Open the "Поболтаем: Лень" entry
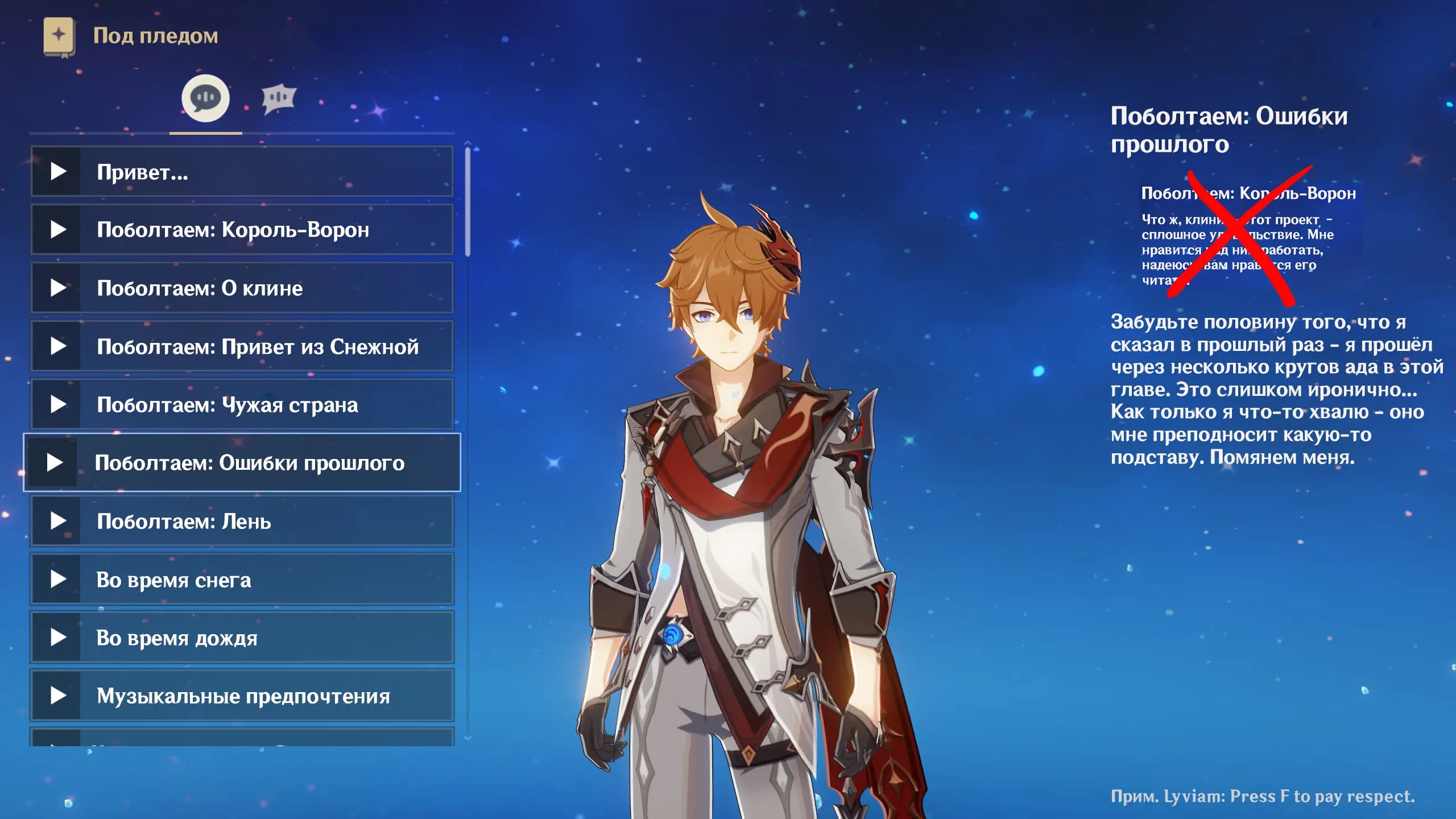 [242, 522]
